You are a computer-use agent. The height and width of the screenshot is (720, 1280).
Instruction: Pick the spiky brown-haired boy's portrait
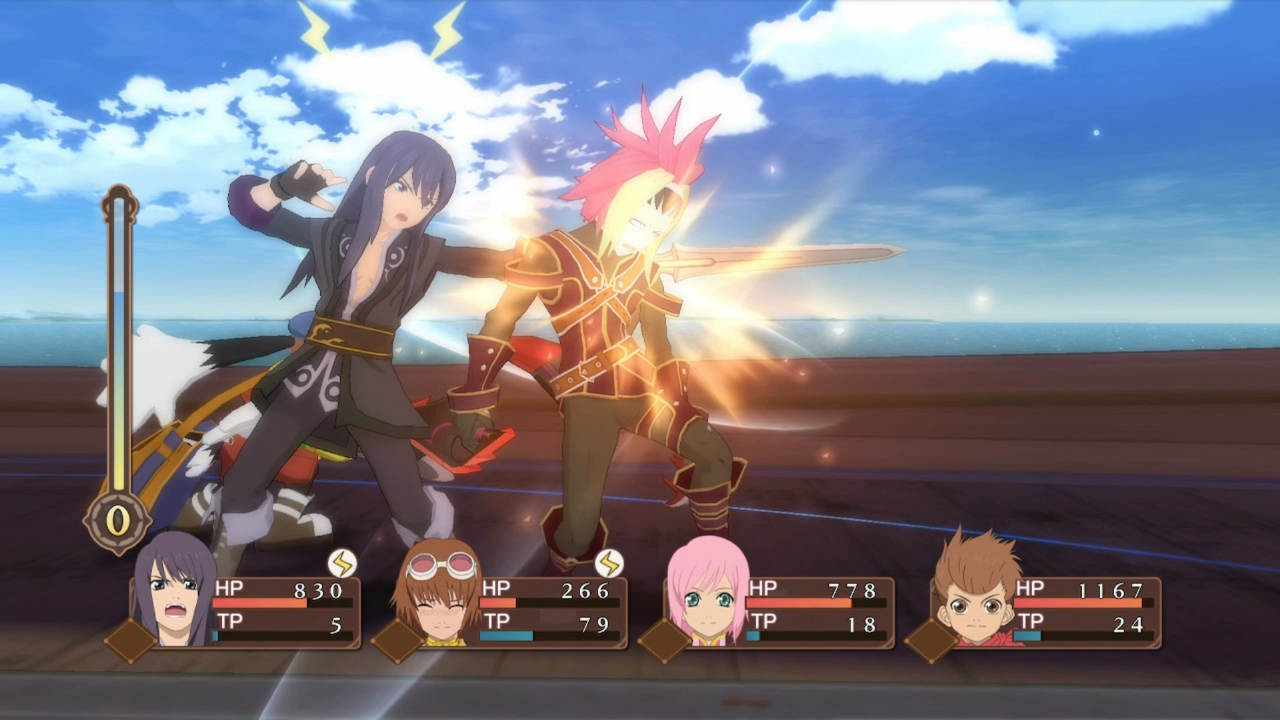click(975, 592)
